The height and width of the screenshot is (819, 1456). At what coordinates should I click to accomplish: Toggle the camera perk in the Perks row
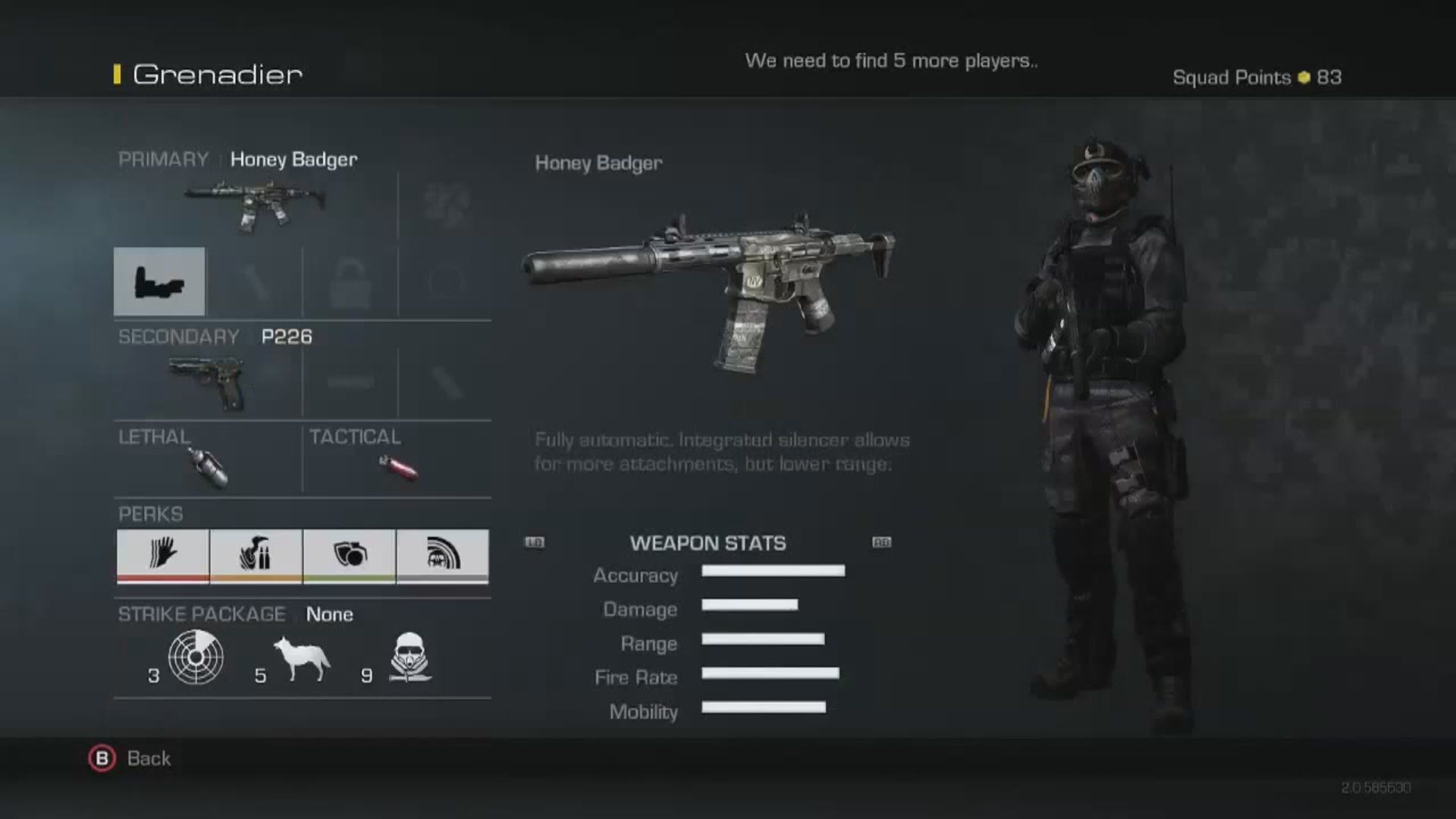point(350,556)
